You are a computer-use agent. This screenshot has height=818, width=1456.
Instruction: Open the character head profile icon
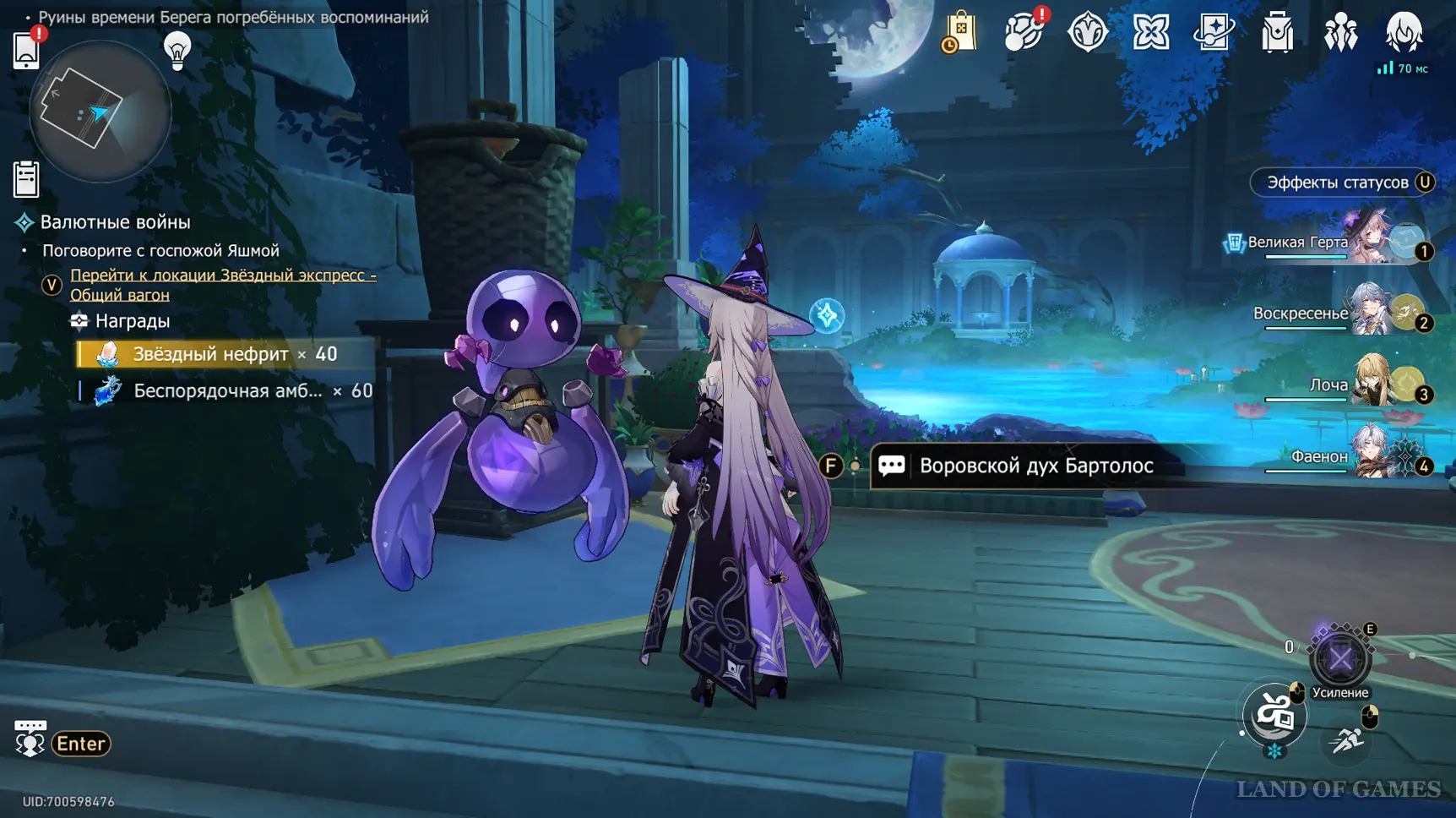[x=1404, y=33]
